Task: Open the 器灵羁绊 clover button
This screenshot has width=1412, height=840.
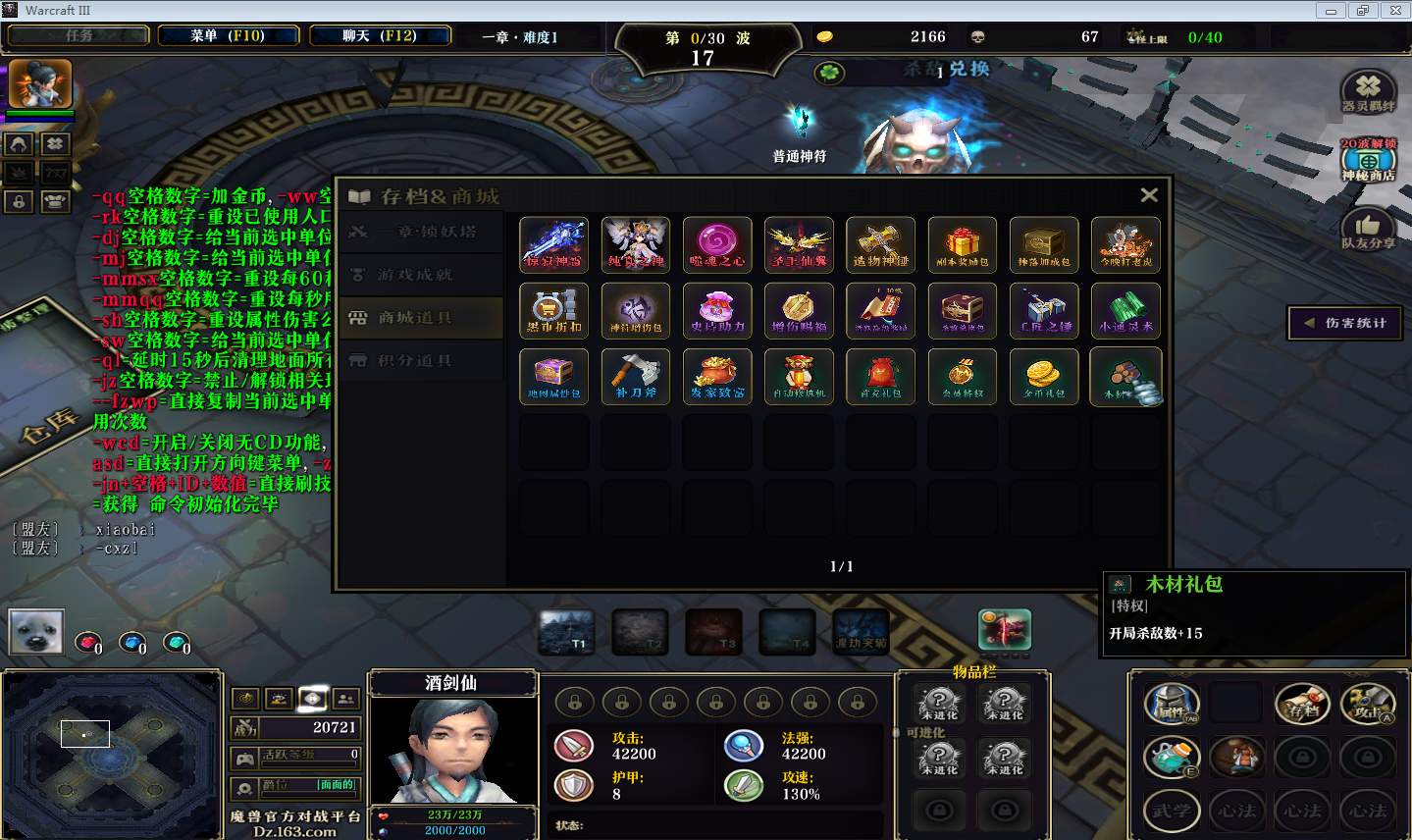Action: (1368, 91)
